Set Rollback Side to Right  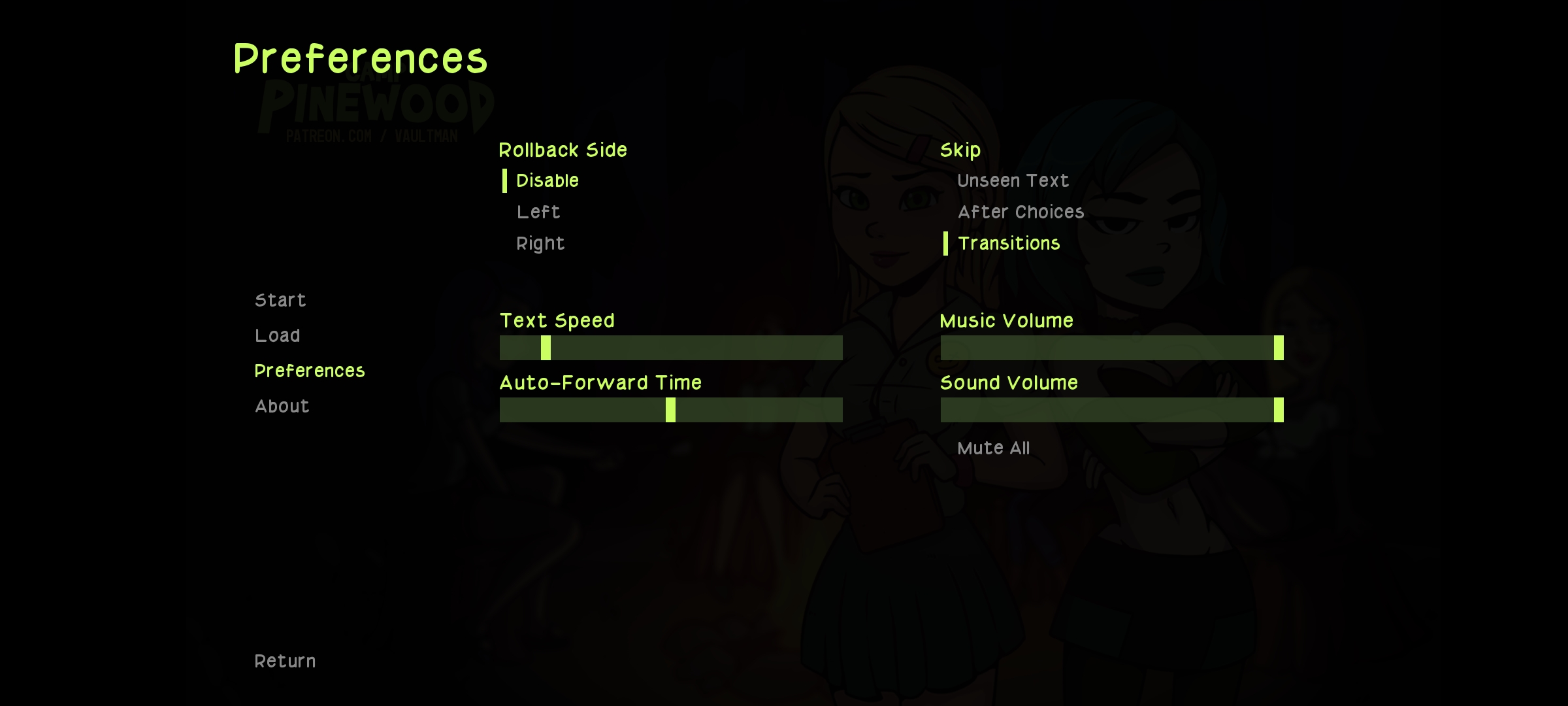click(540, 244)
